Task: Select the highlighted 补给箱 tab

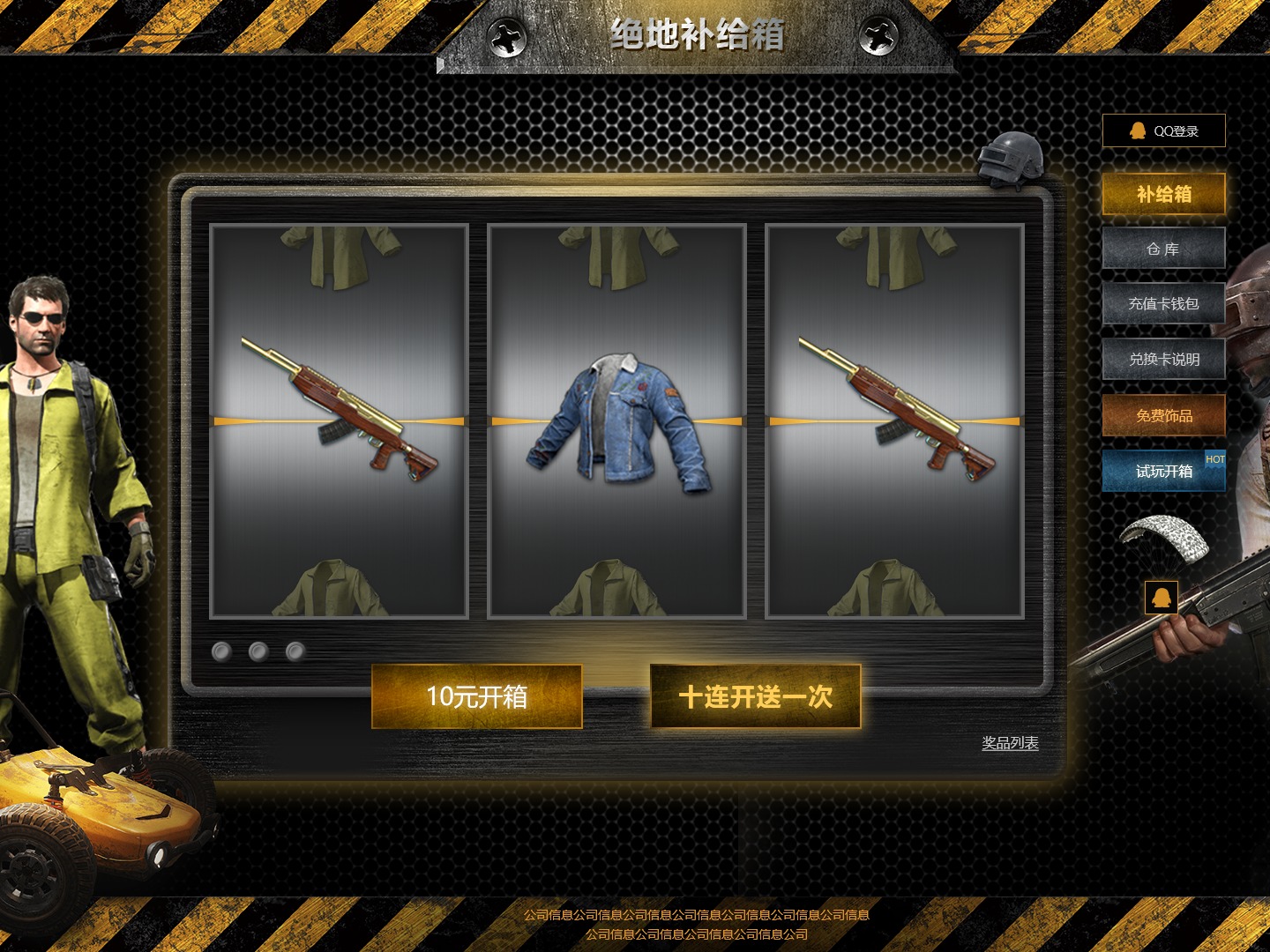Action: pos(1163,194)
